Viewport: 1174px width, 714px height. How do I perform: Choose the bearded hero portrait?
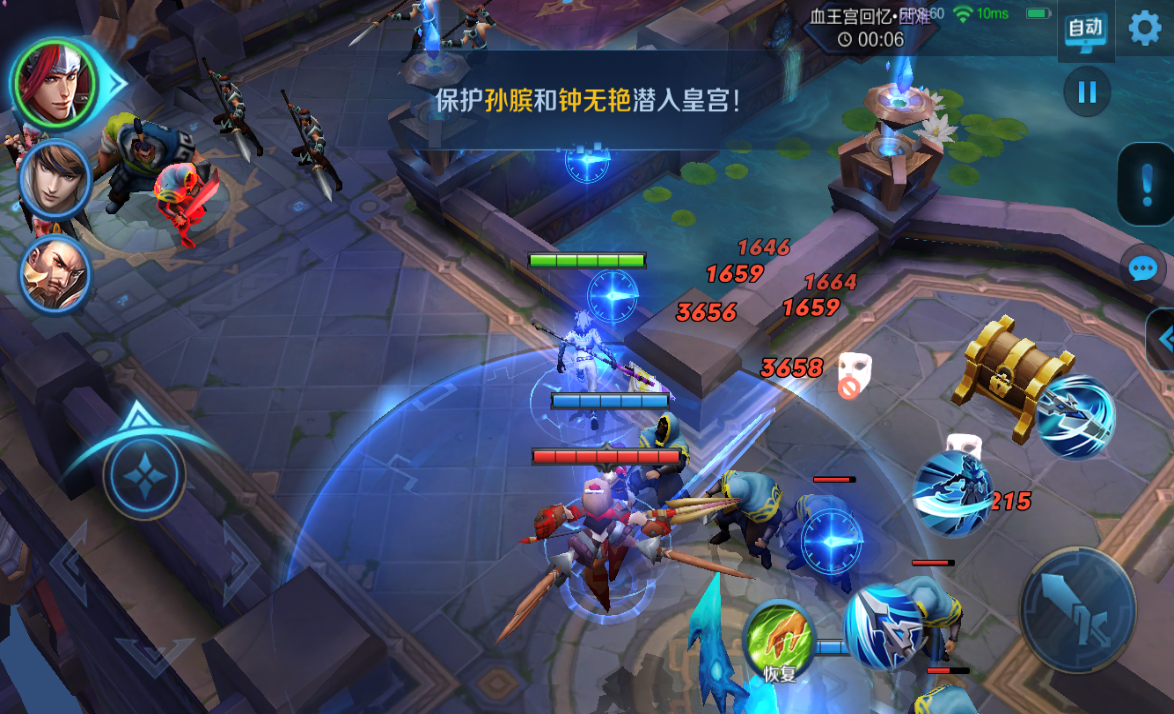[56, 272]
